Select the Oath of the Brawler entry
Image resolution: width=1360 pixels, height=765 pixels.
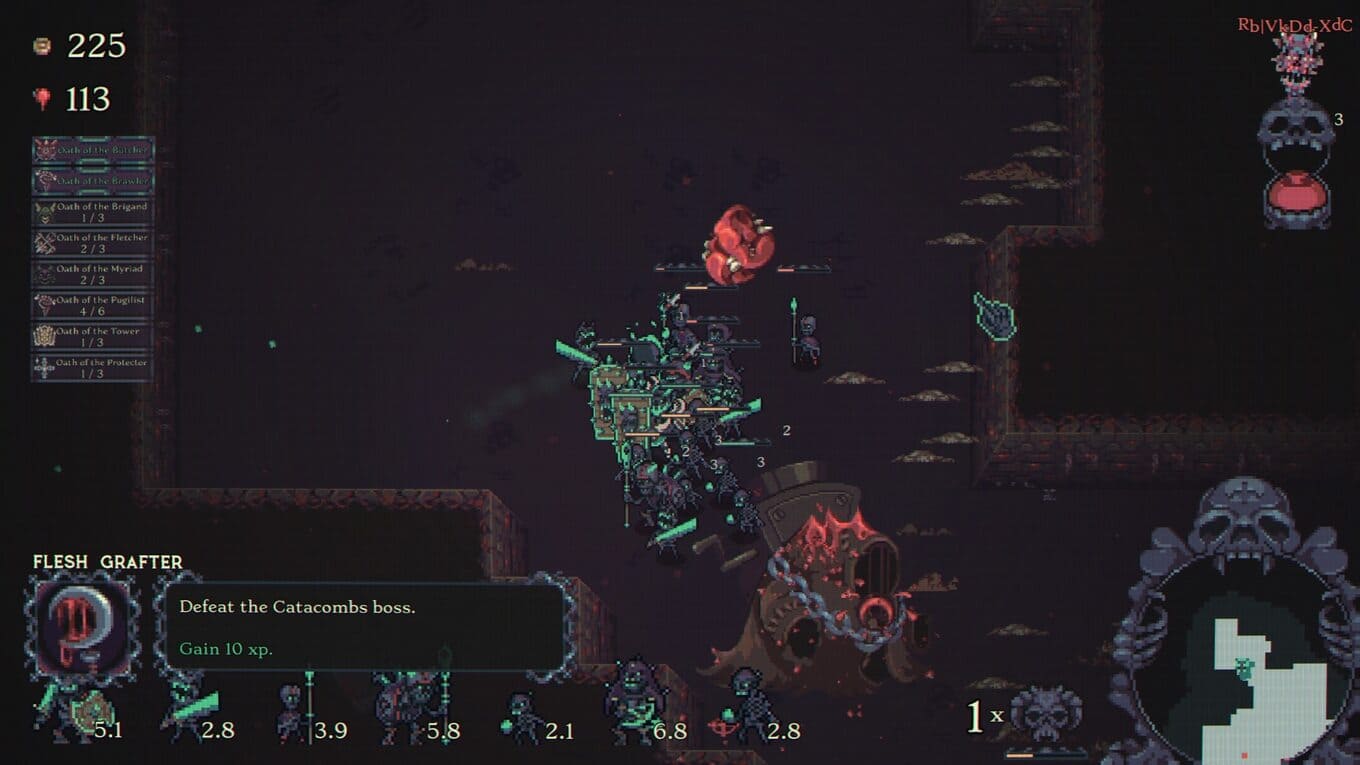[93, 181]
